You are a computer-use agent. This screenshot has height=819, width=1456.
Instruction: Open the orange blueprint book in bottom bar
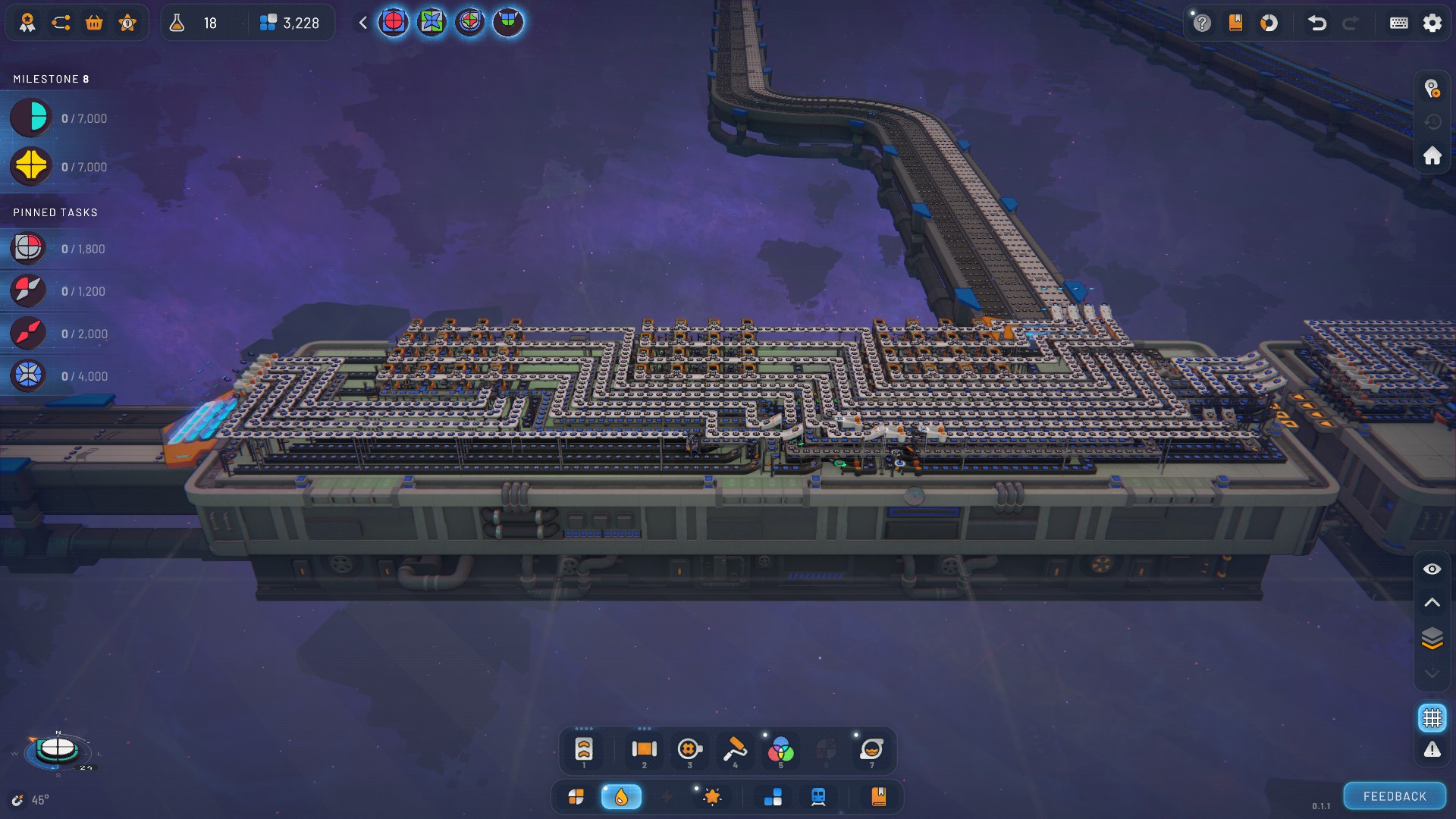coord(879,796)
